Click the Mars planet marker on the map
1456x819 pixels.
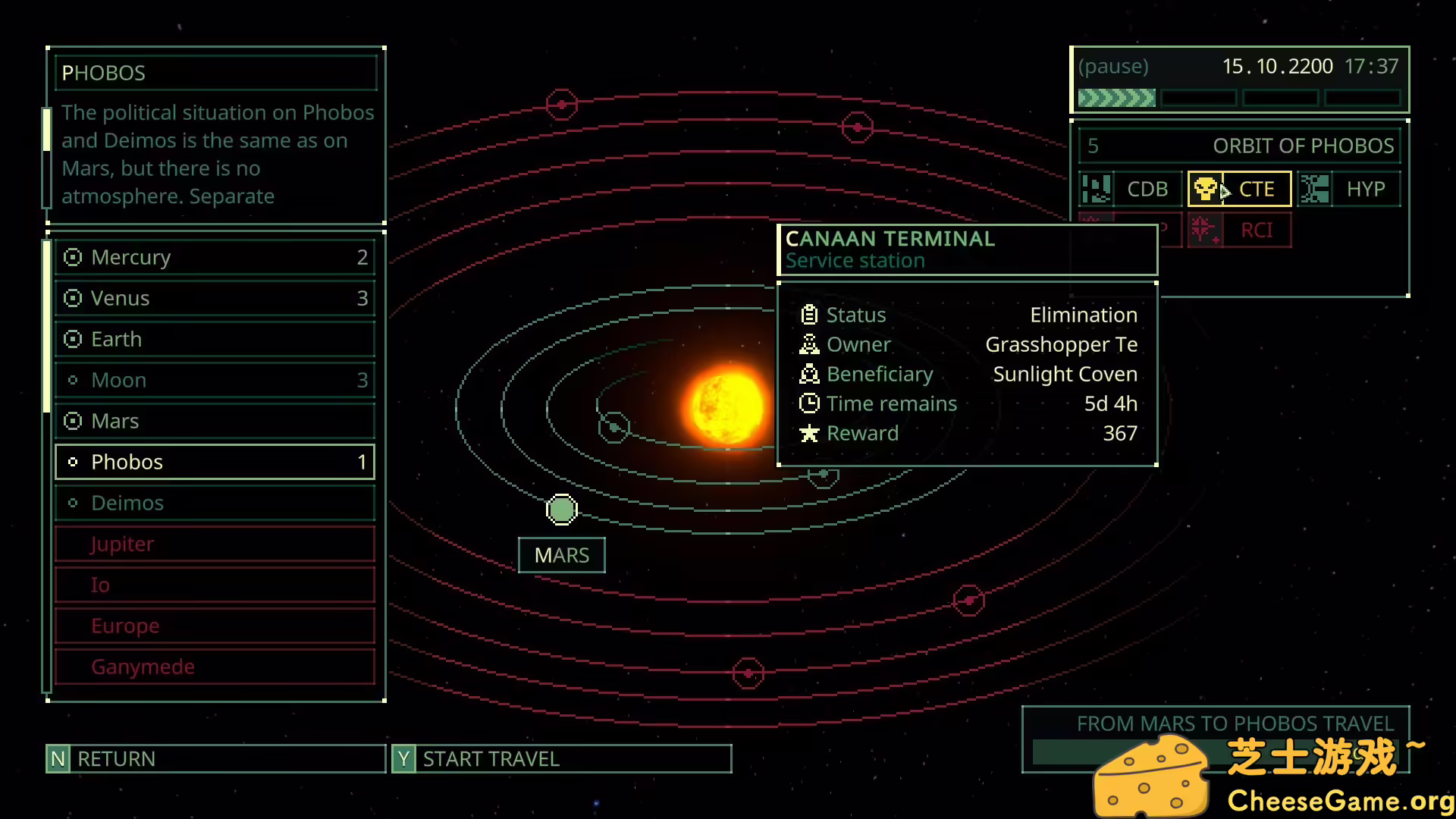click(x=562, y=510)
